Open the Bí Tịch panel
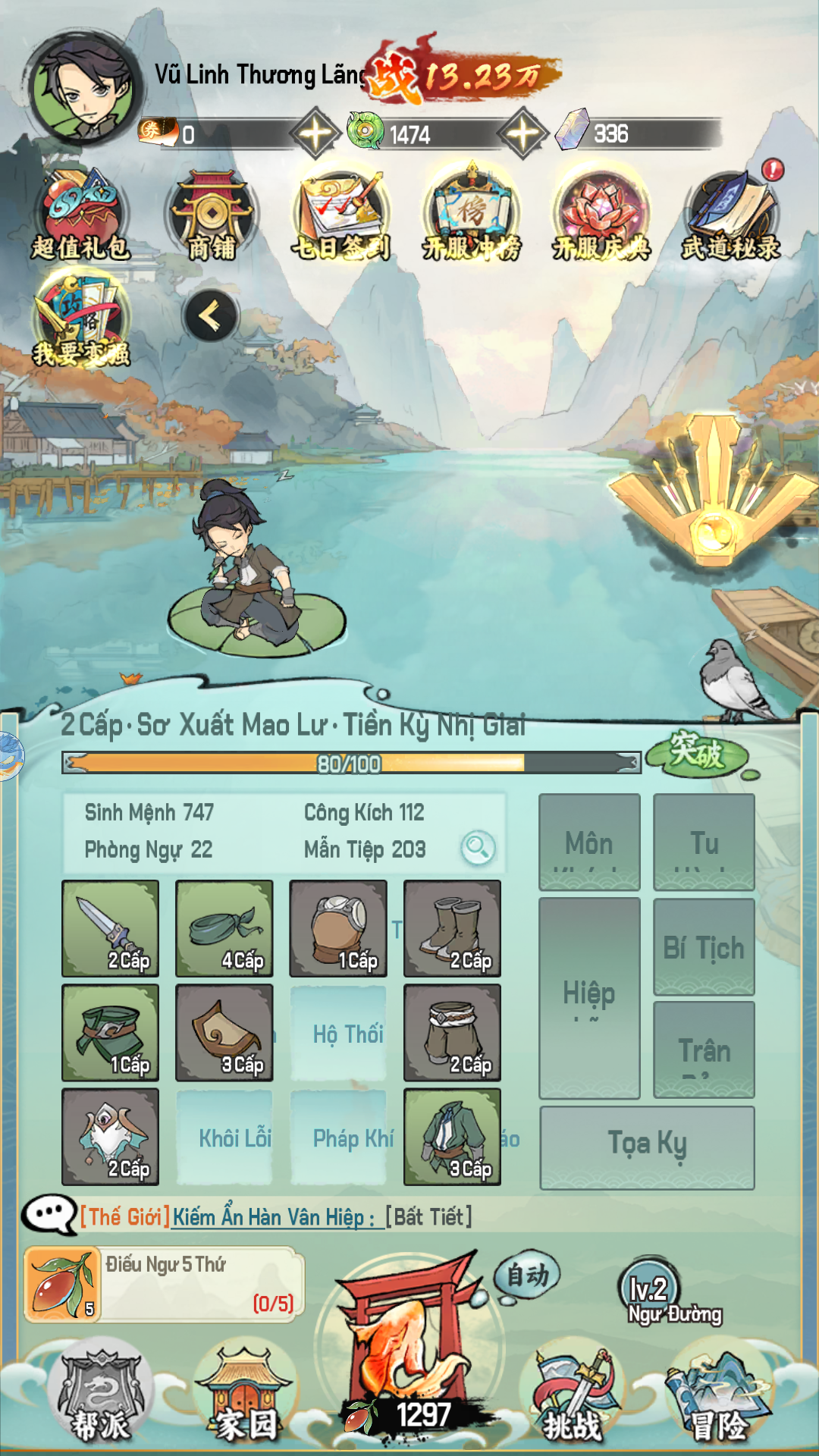This screenshot has height=1456, width=819. click(x=704, y=946)
